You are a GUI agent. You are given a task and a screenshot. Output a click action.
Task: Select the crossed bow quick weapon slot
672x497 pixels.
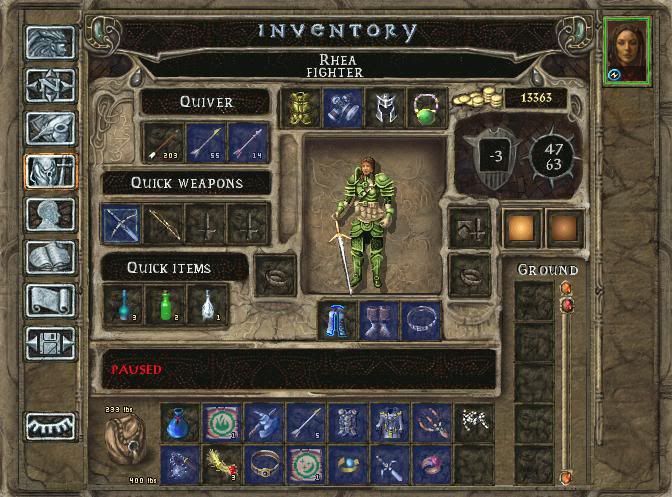point(121,224)
